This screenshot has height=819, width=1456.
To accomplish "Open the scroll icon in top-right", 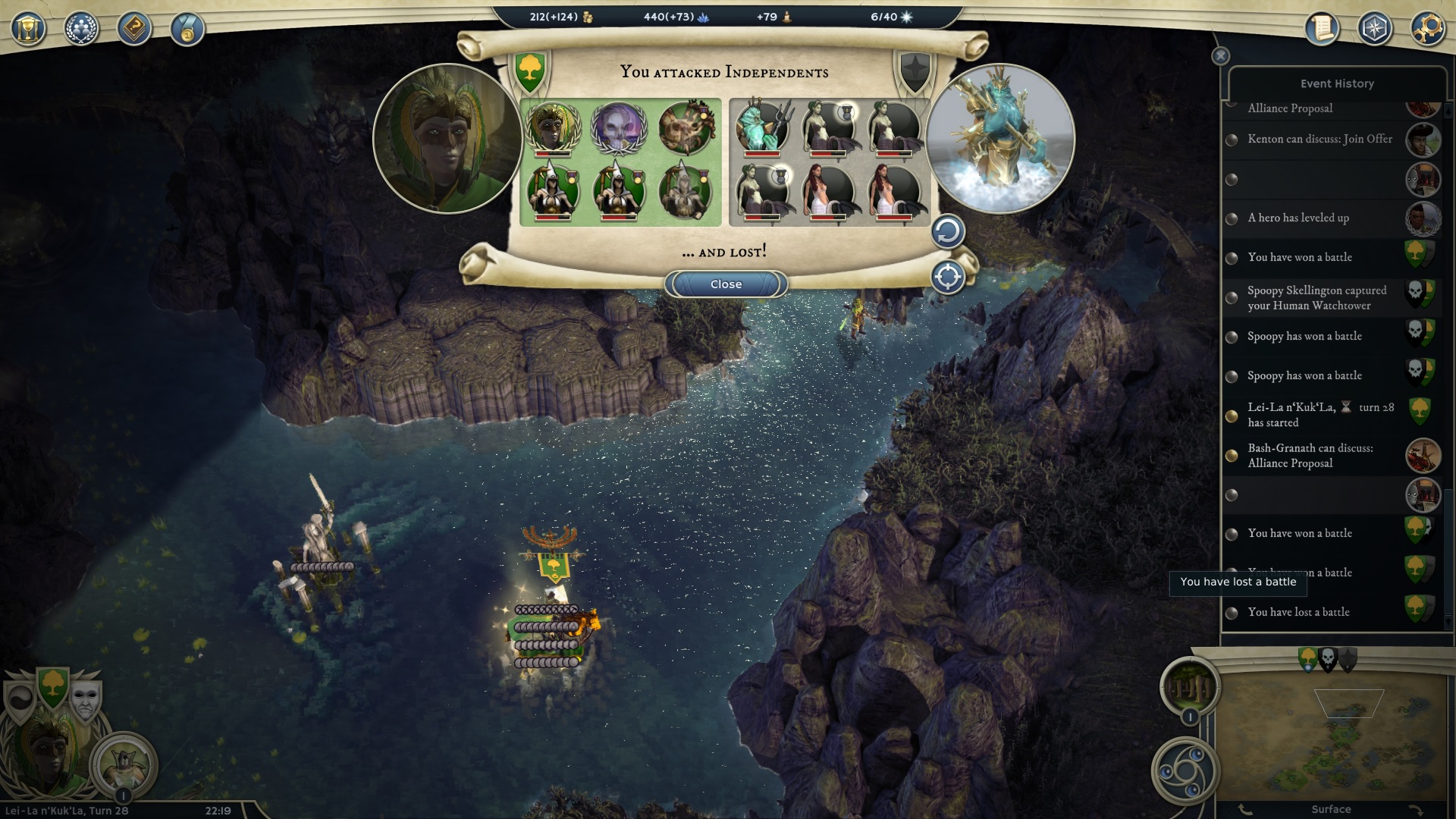I will [x=1322, y=30].
